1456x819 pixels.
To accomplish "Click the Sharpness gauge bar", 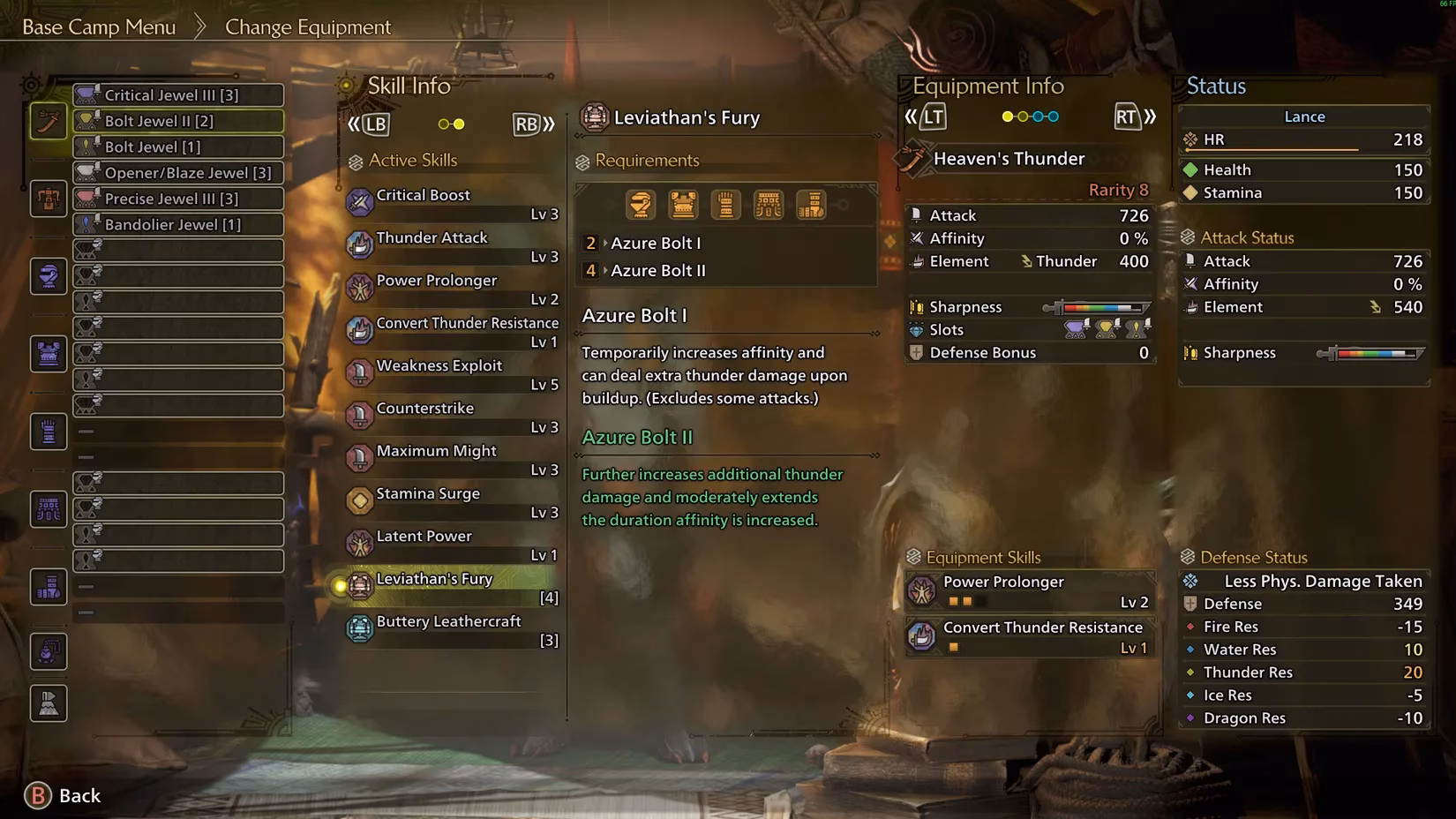I will (1099, 308).
